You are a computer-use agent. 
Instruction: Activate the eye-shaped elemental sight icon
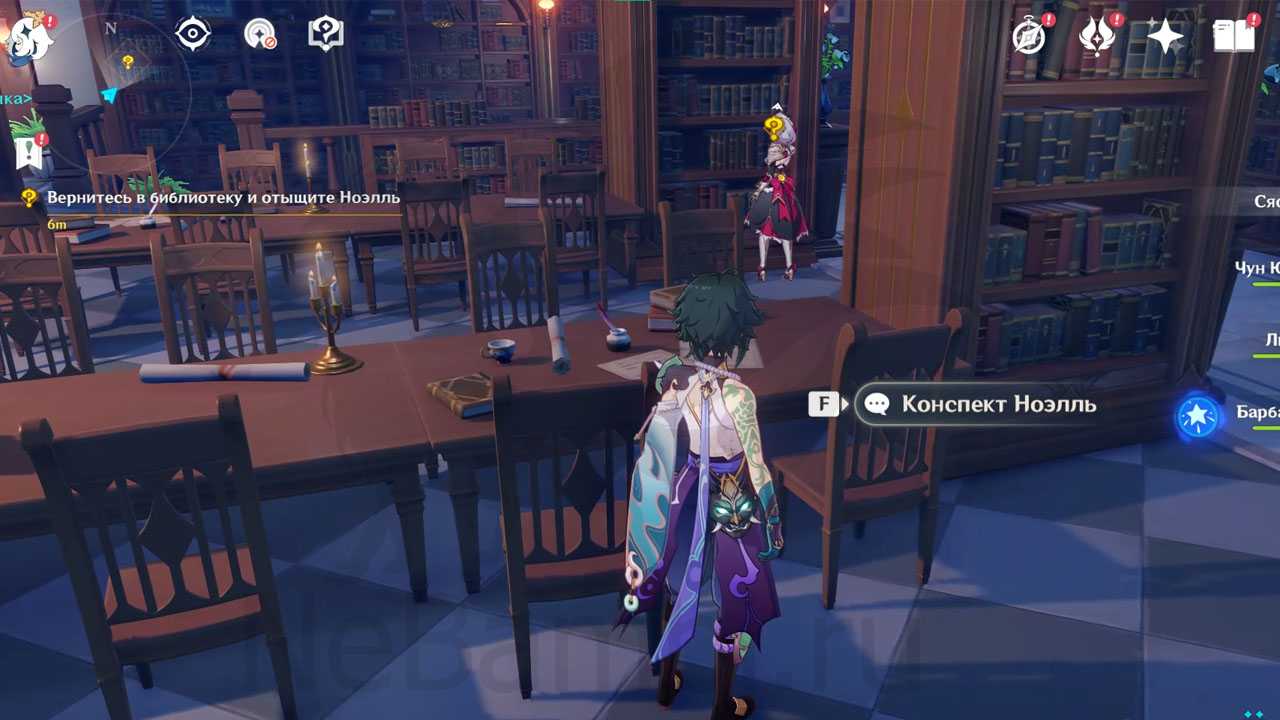point(192,34)
